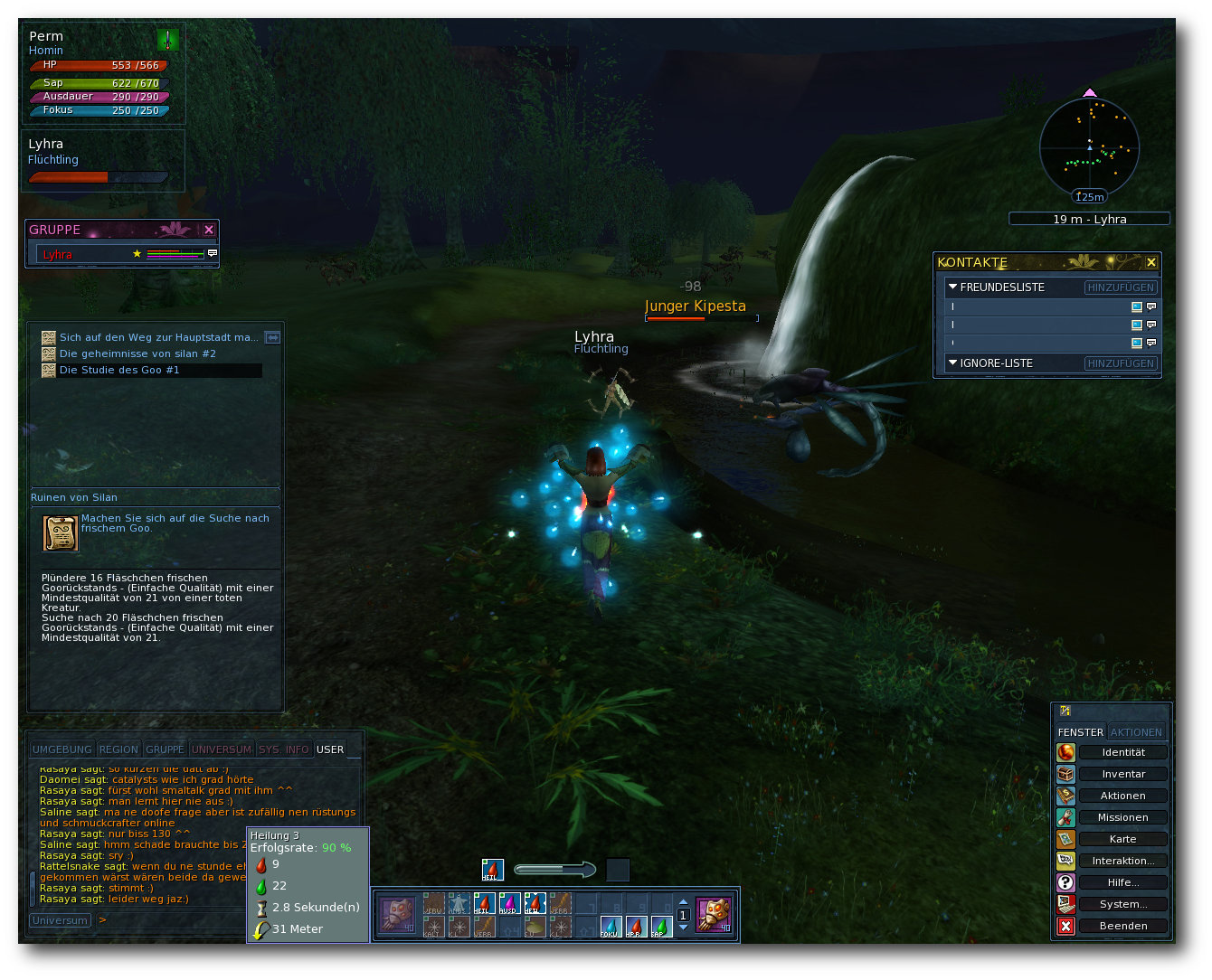Activate the purple AUSD hotbar action
1212x980 pixels.
coord(508,904)
